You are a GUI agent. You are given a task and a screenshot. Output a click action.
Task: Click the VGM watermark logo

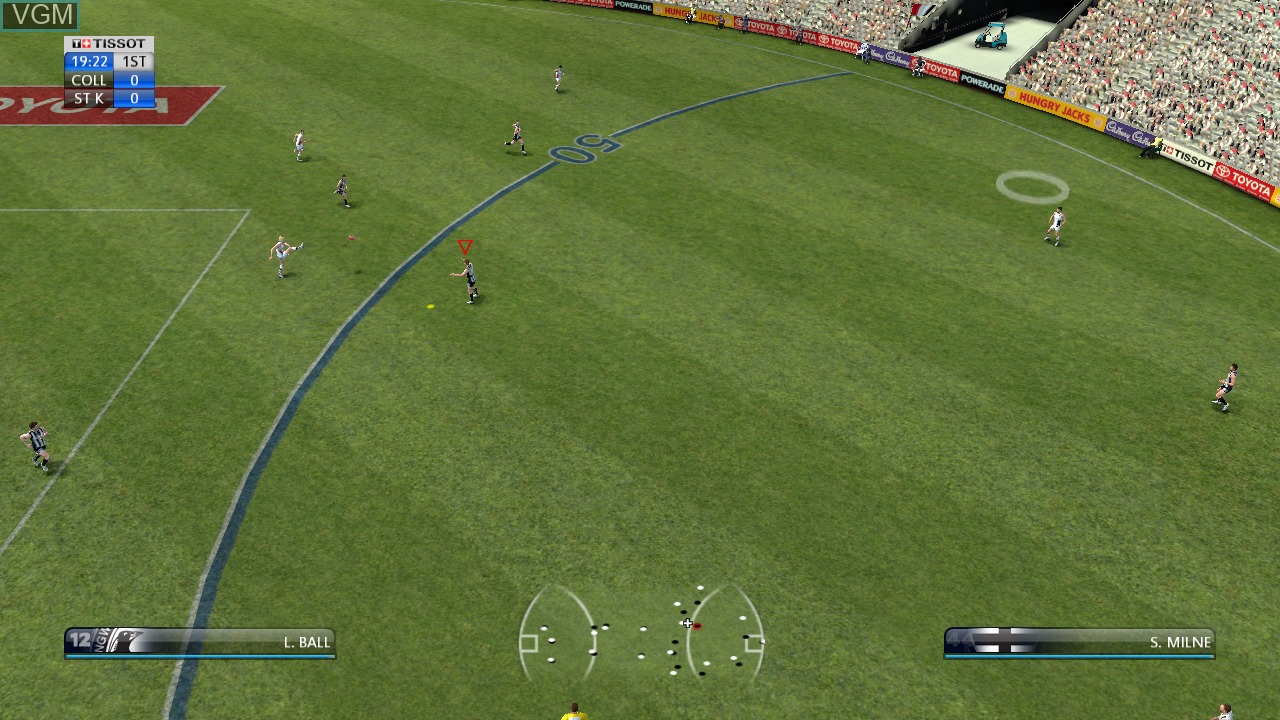(x=40, y=15)
